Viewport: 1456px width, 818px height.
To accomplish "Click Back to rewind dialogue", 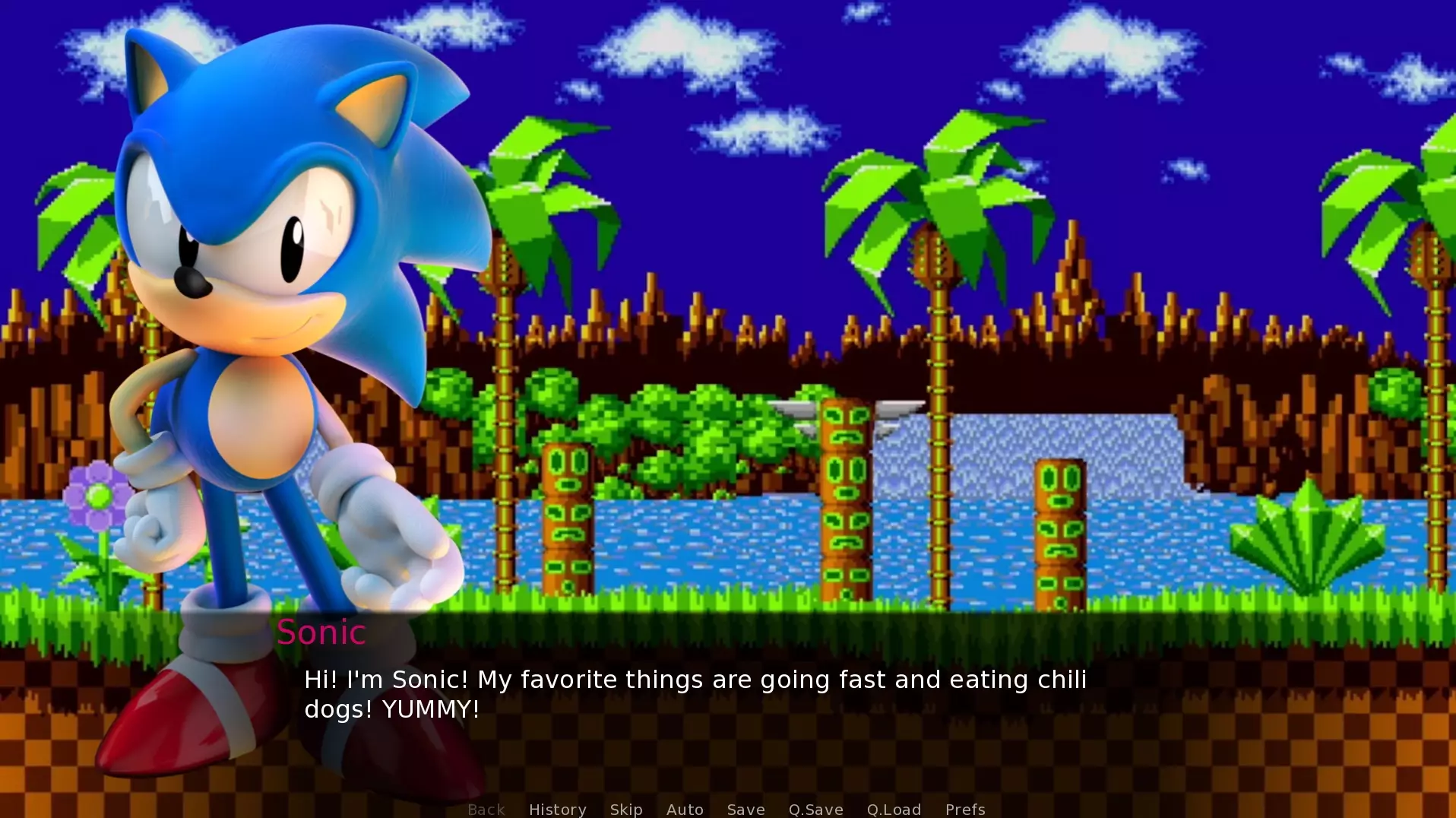I will [x=486, y=809].
